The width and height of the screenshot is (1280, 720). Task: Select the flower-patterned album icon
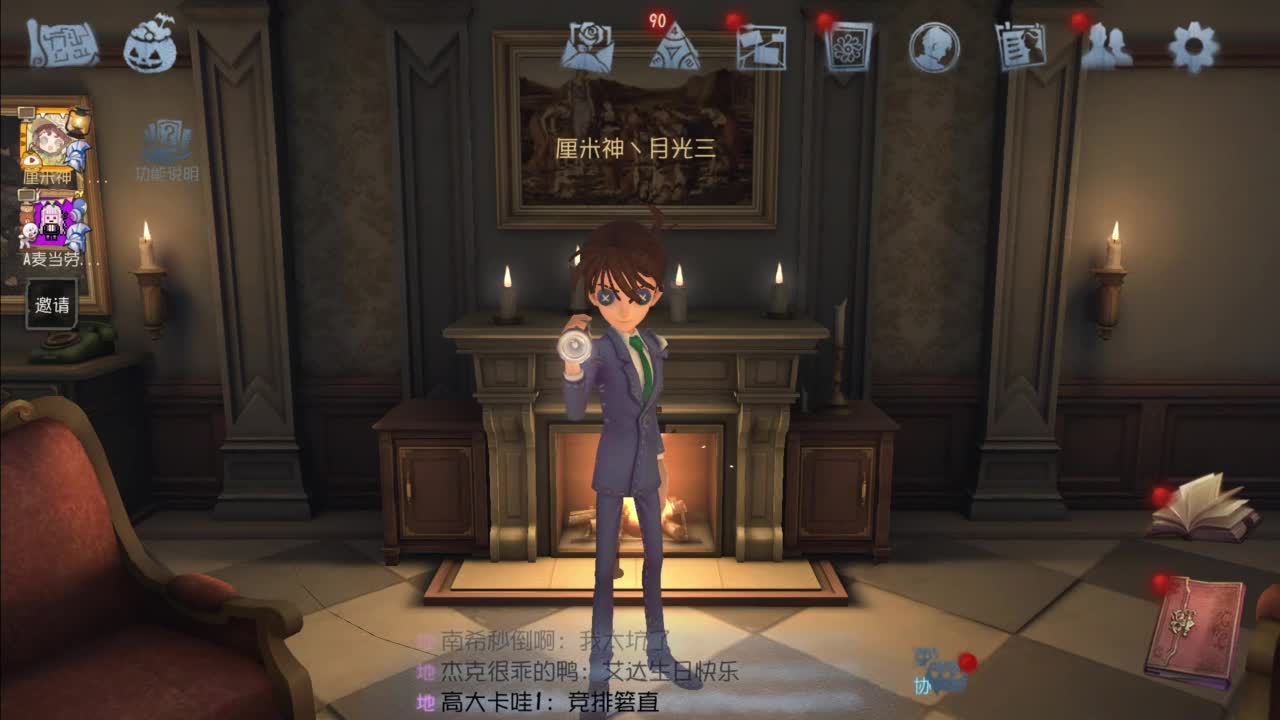(x=846, y=46)
